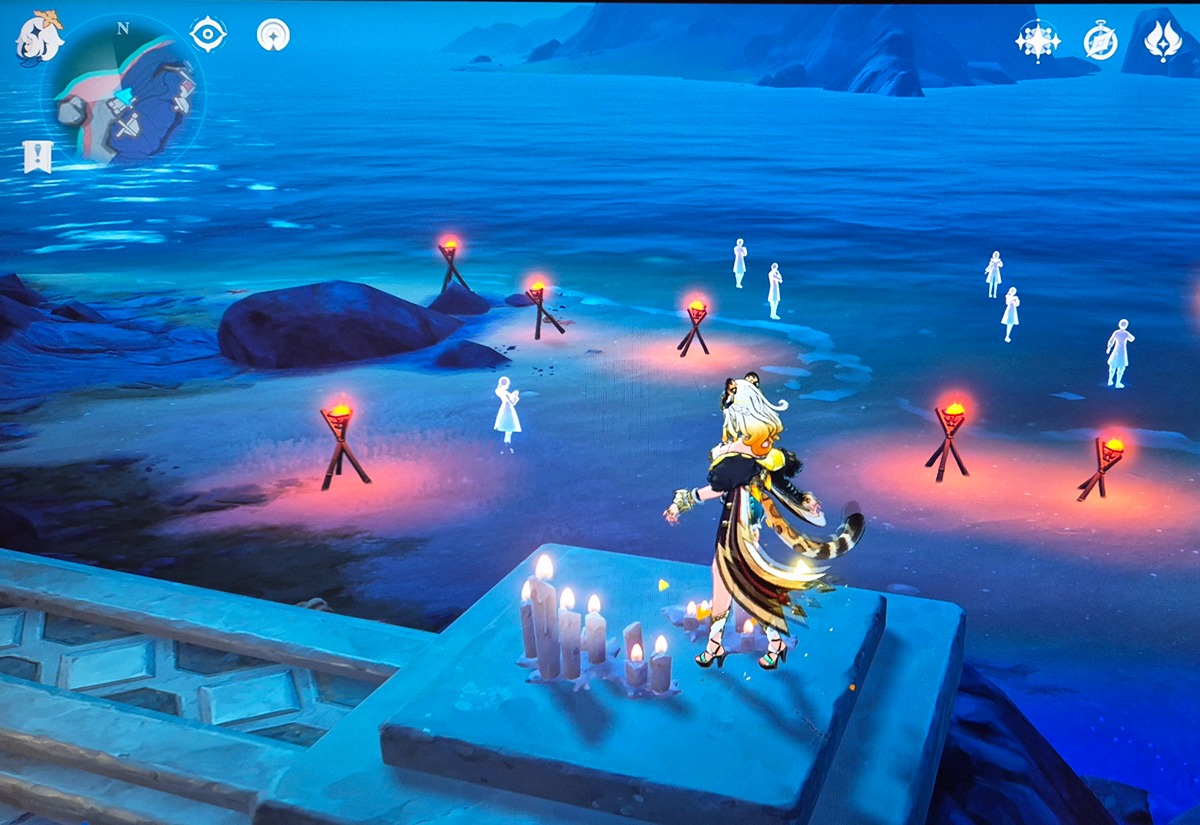
Task: Open the Paimon main menu
Action: click(x=39, y=36)
